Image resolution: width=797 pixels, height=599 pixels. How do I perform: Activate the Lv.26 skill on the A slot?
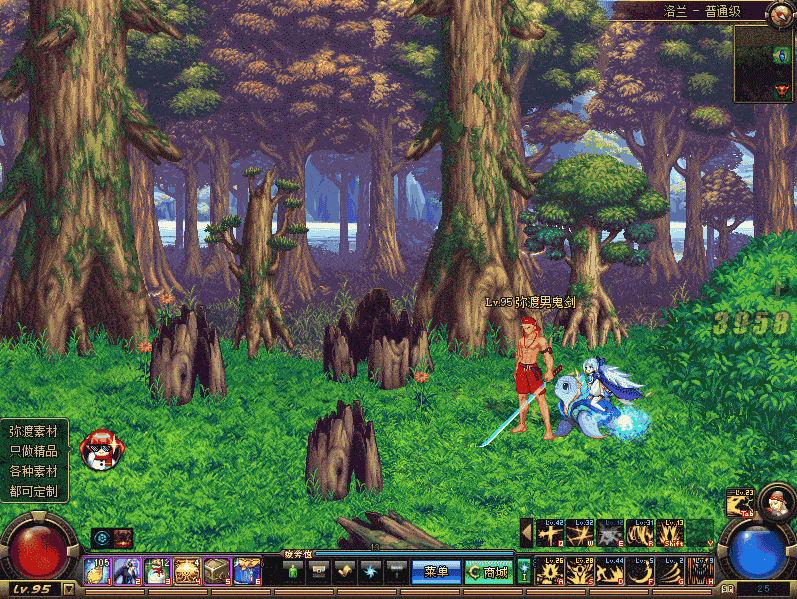click(x=551, y=571)
